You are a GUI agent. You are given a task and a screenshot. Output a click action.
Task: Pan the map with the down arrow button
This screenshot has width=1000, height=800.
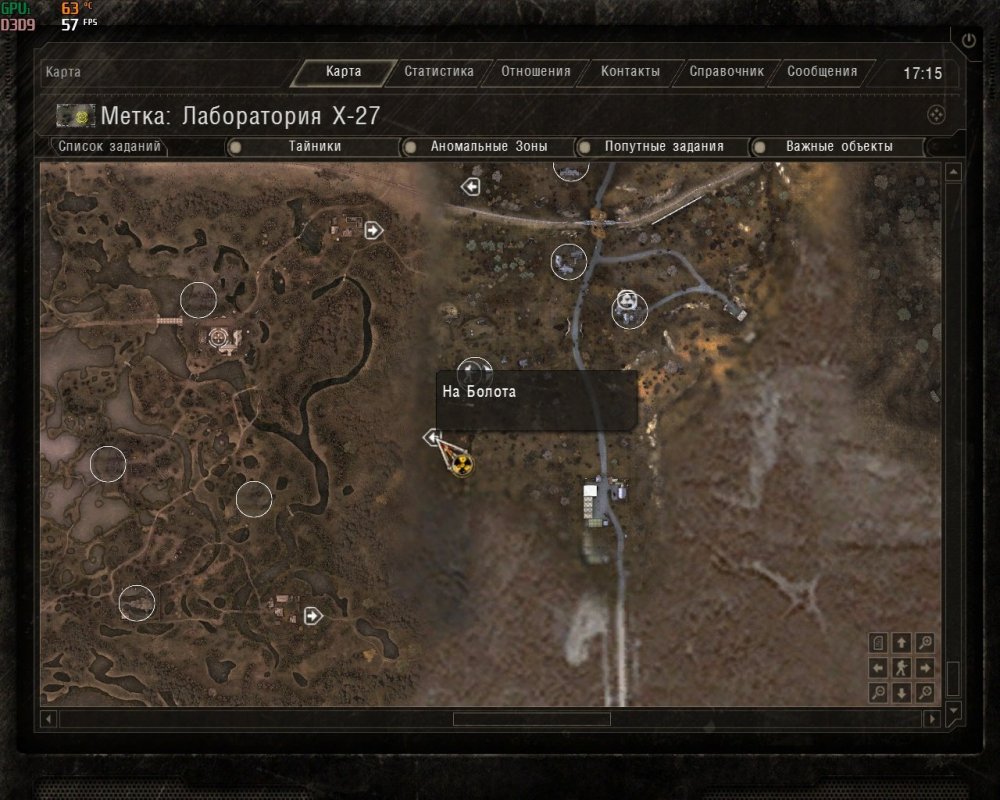902,692
